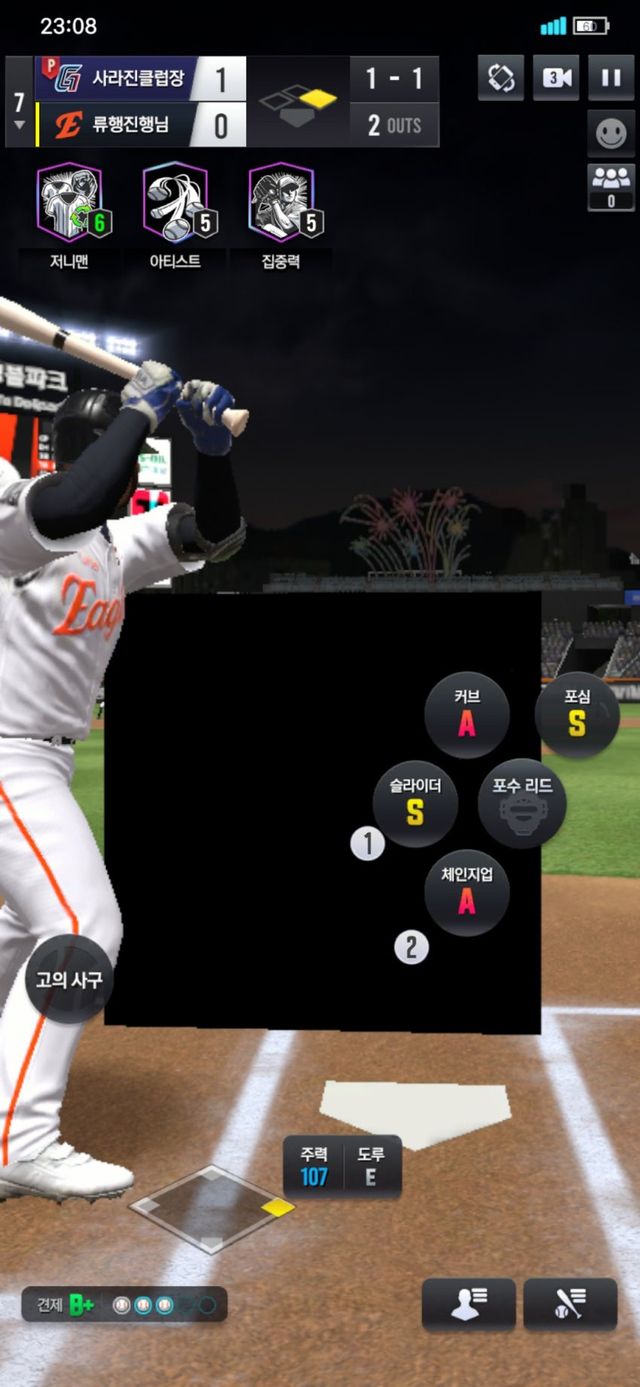The image size is (640, 1387).
Task: Tap the 고의 사구 intentional walk button
Action: pyautogui.click(x=69, y=979)
